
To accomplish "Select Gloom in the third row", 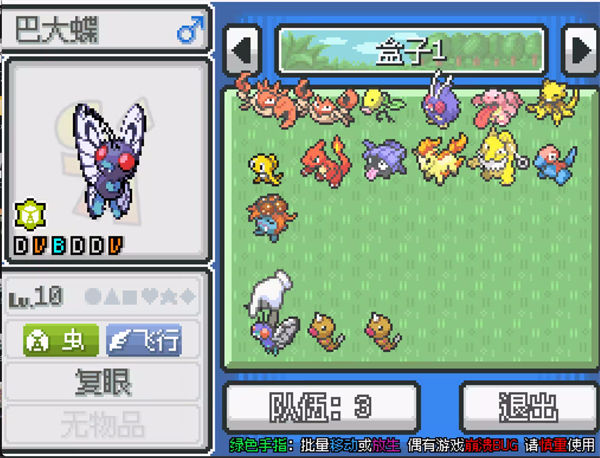I will (268, 216).
